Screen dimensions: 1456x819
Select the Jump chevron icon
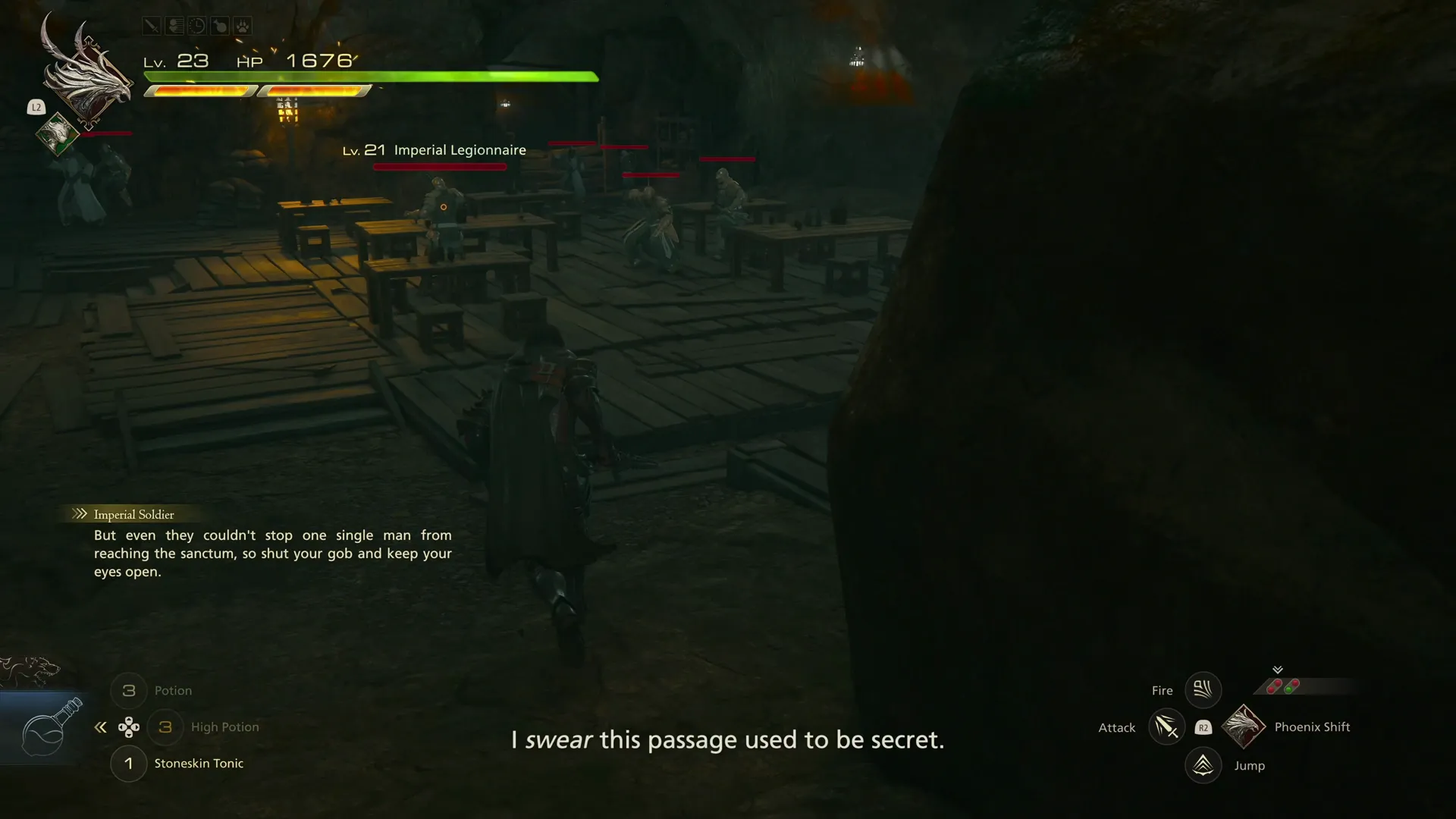click(x=1203, y=765)
